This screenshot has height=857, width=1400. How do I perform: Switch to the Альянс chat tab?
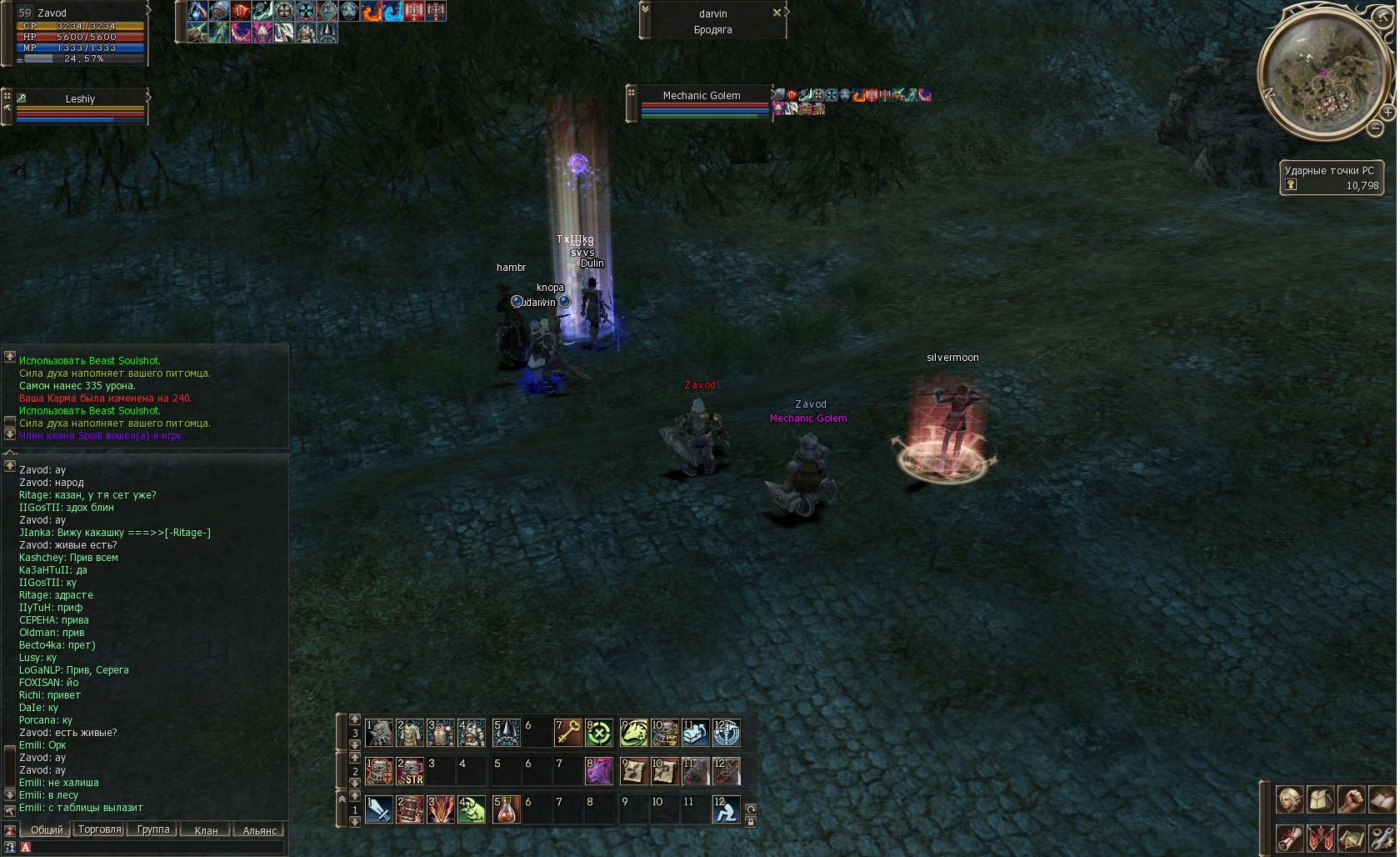click(259, 830)
